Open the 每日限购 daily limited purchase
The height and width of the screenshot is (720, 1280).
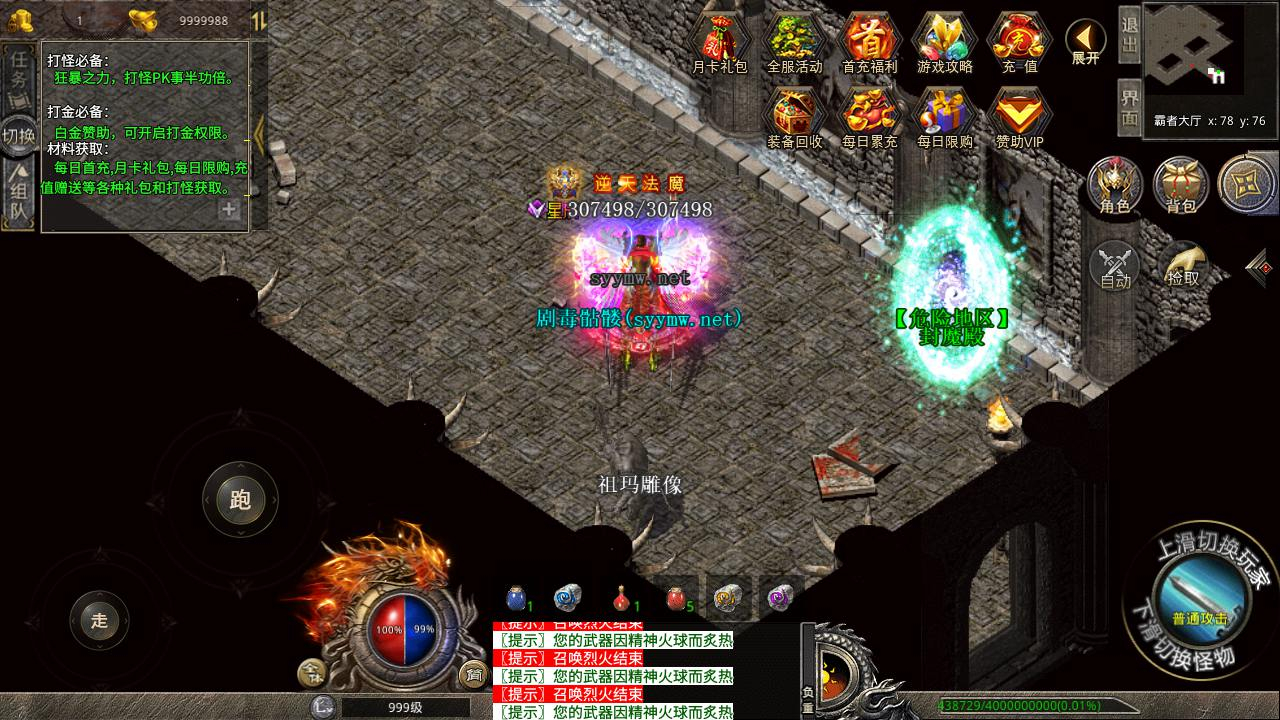click(x=944, y=116)
